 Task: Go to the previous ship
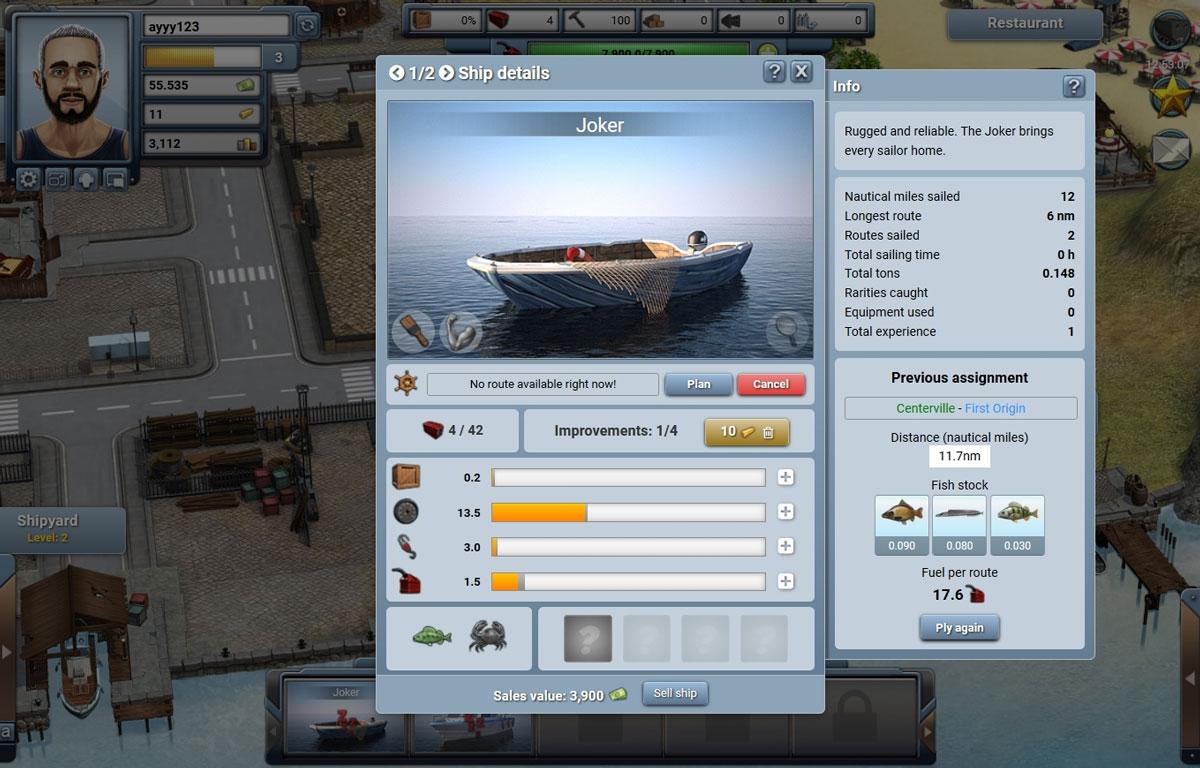[397, 73]
